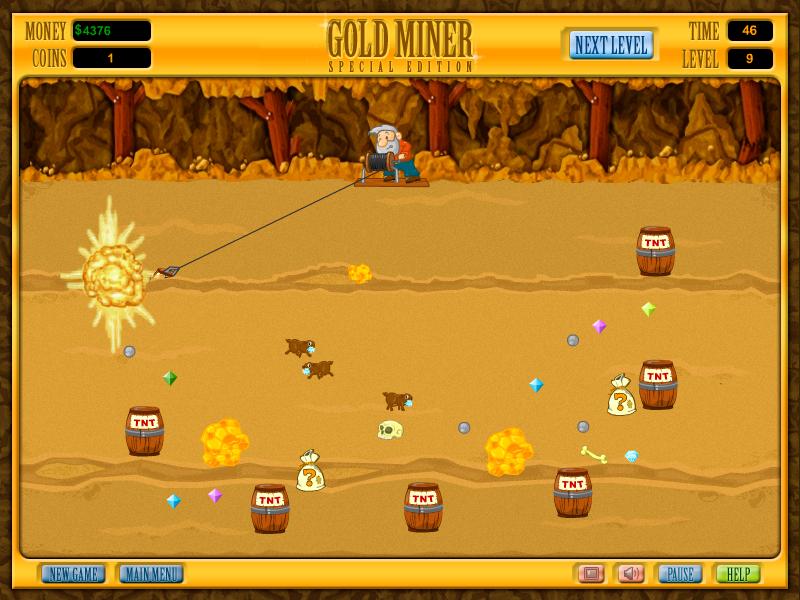This screenshot has height=600, width=800.
Task: Open the Help screen
Action: 737,574
